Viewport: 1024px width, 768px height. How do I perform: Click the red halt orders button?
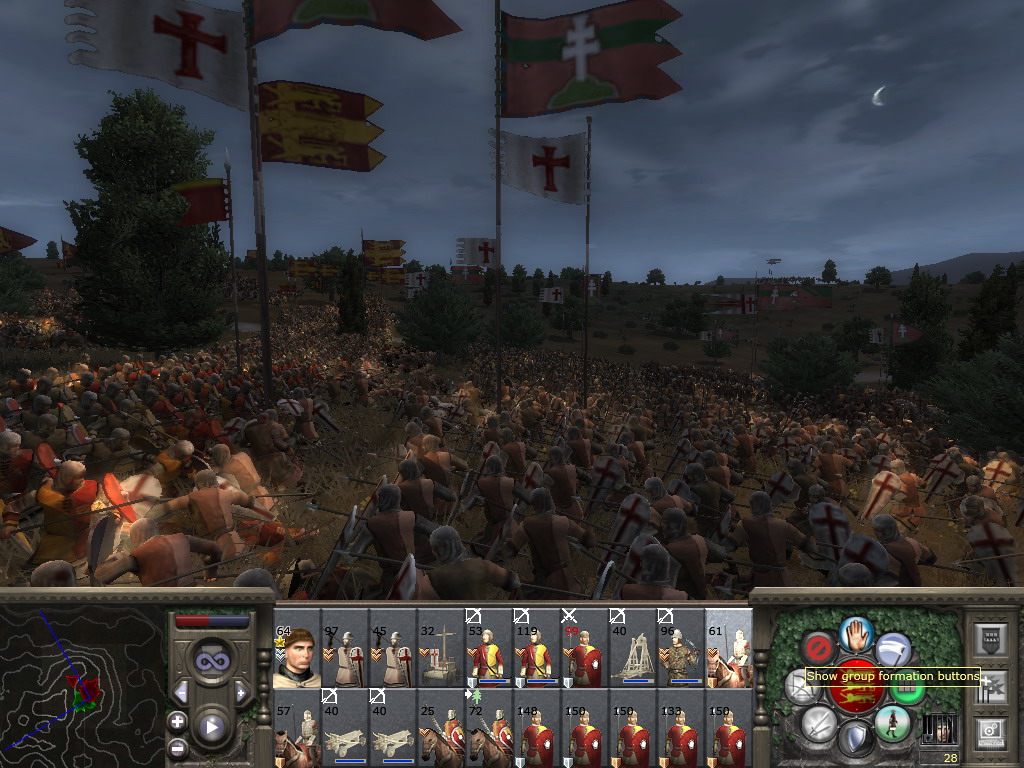819,647
